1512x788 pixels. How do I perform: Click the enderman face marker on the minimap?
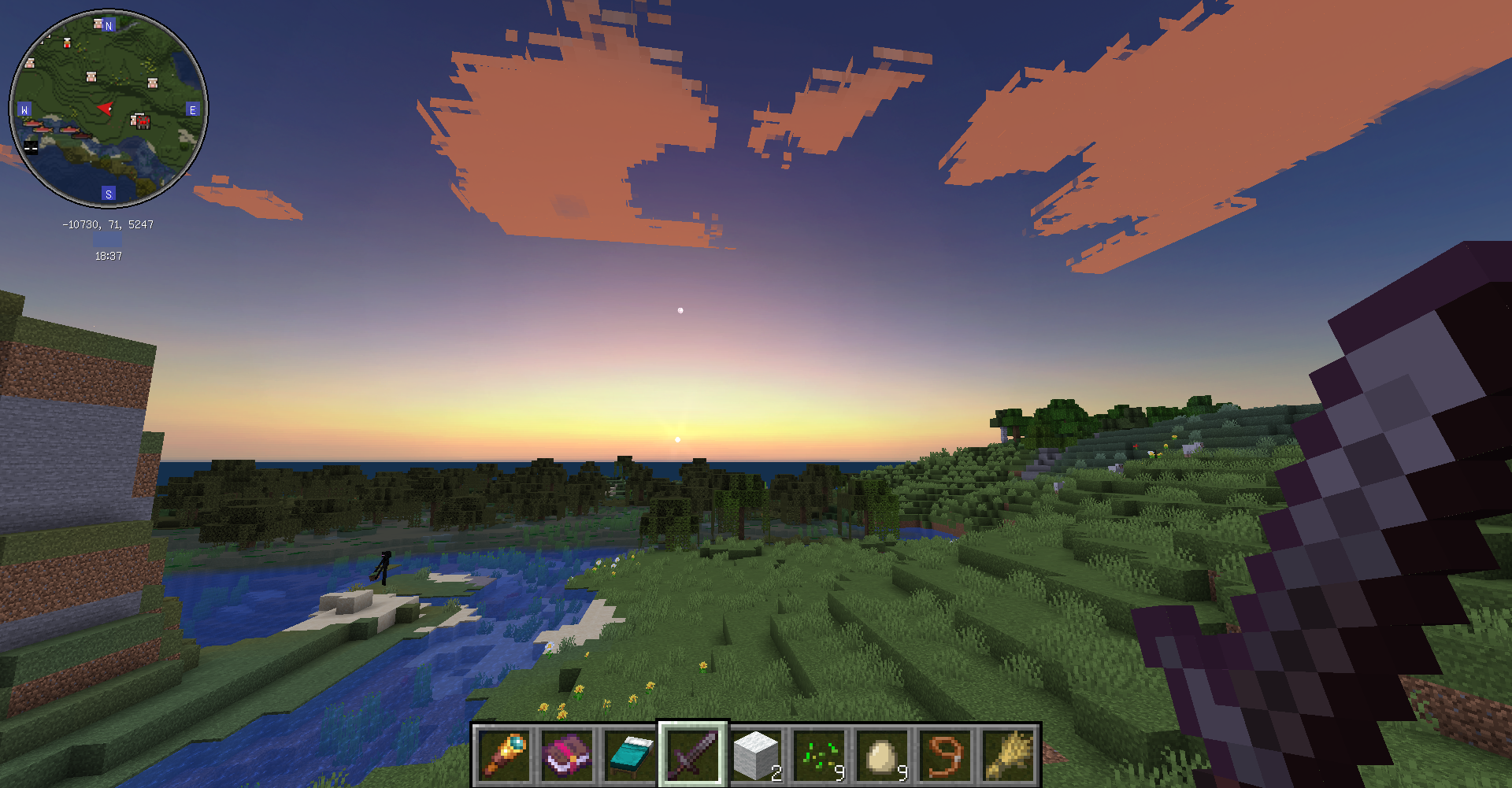click(30, 146)
